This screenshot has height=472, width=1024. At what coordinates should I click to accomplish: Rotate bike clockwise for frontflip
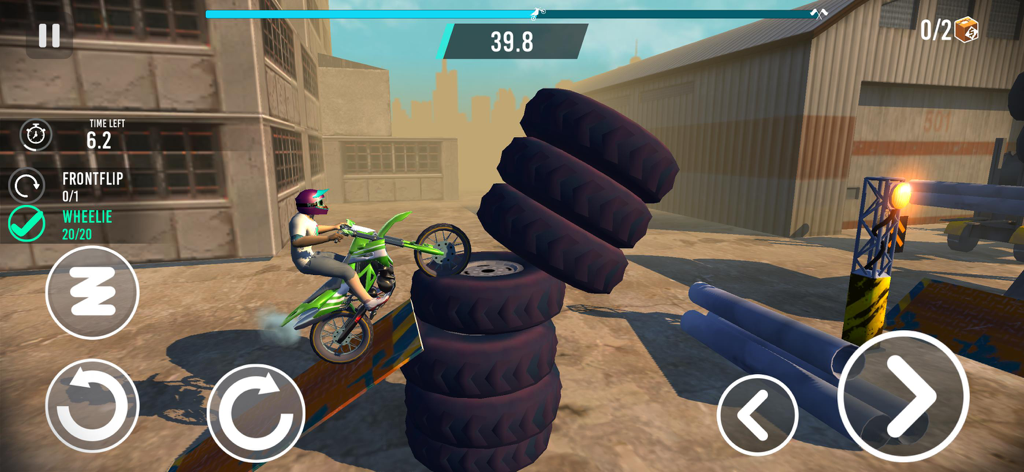click(x=255, y=412)
